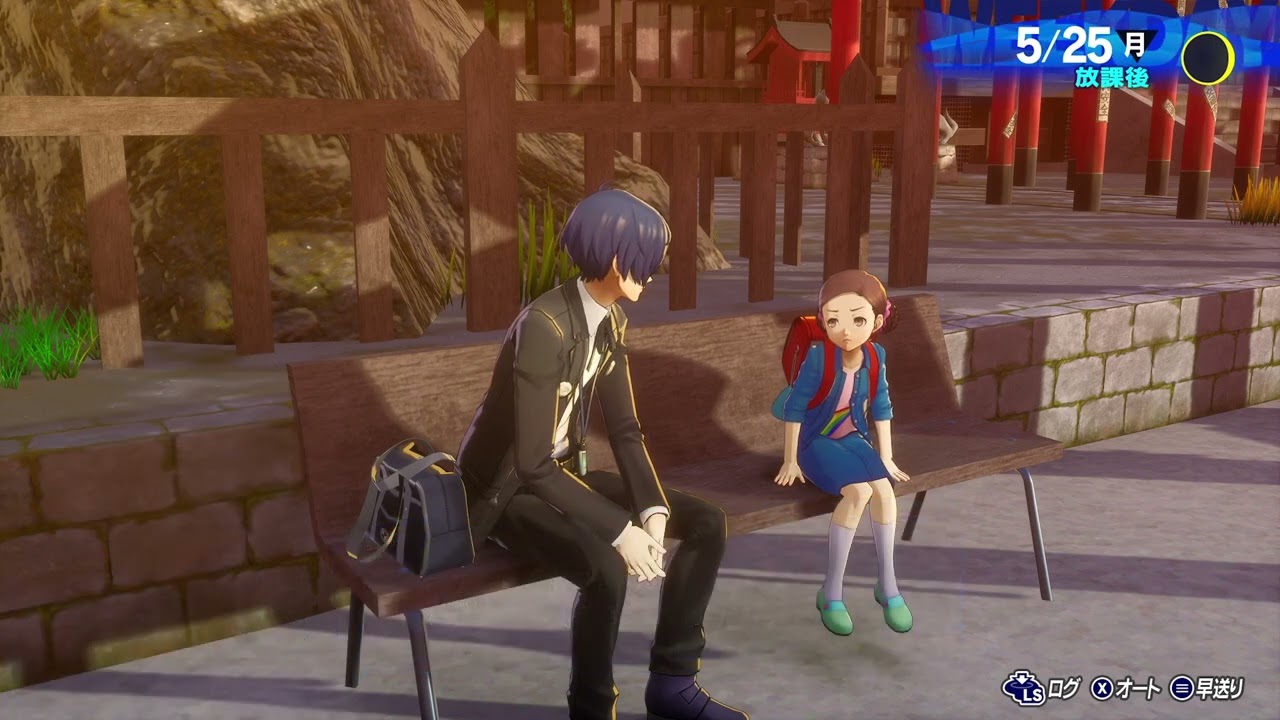Click the yellow ring around the moon icon

click(1232, 58)
